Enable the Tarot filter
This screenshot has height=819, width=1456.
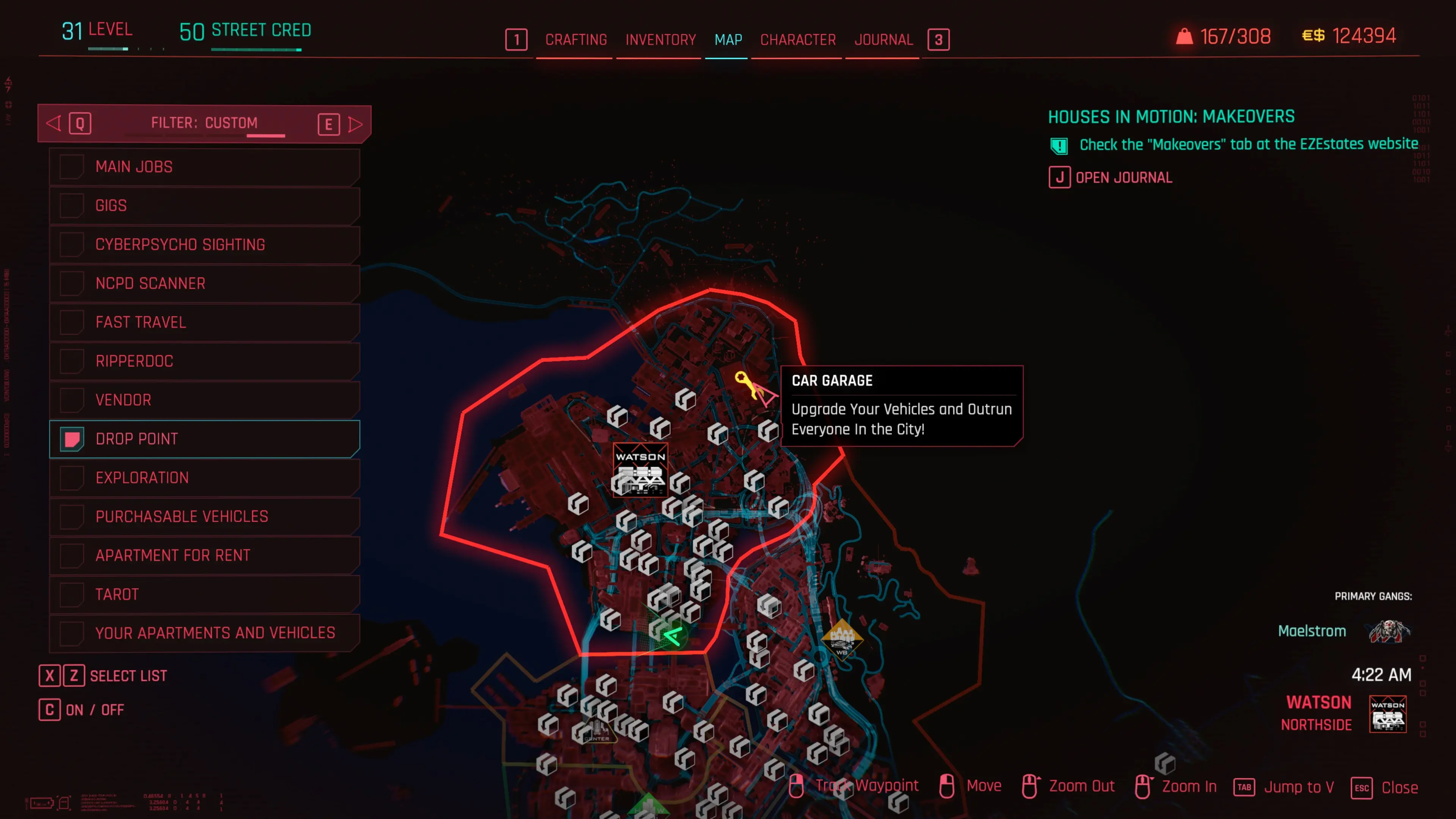coord(72,595)
